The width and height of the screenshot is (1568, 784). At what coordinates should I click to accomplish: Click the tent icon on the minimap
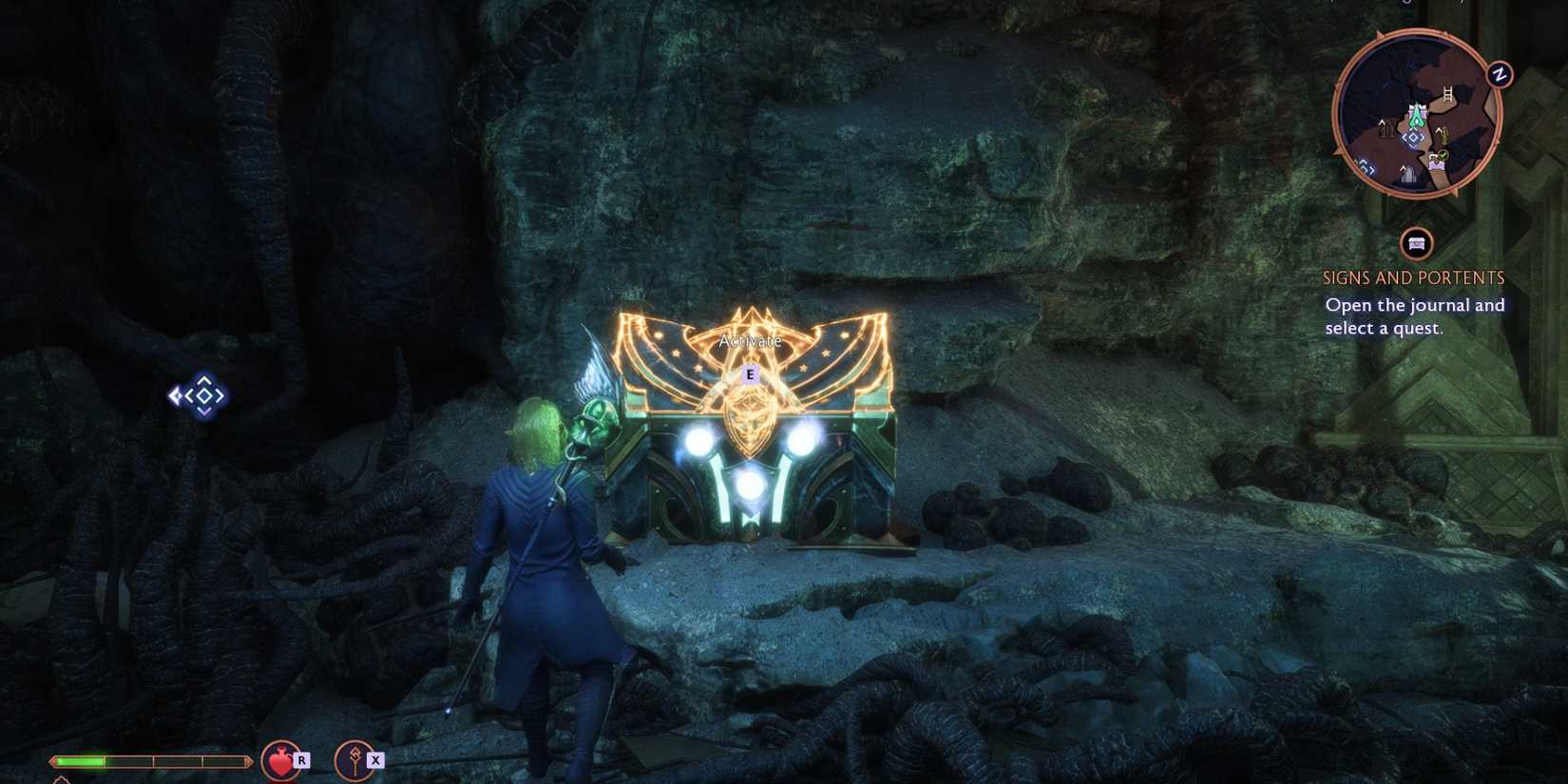pyautogui.click(x=1386, y=127)
